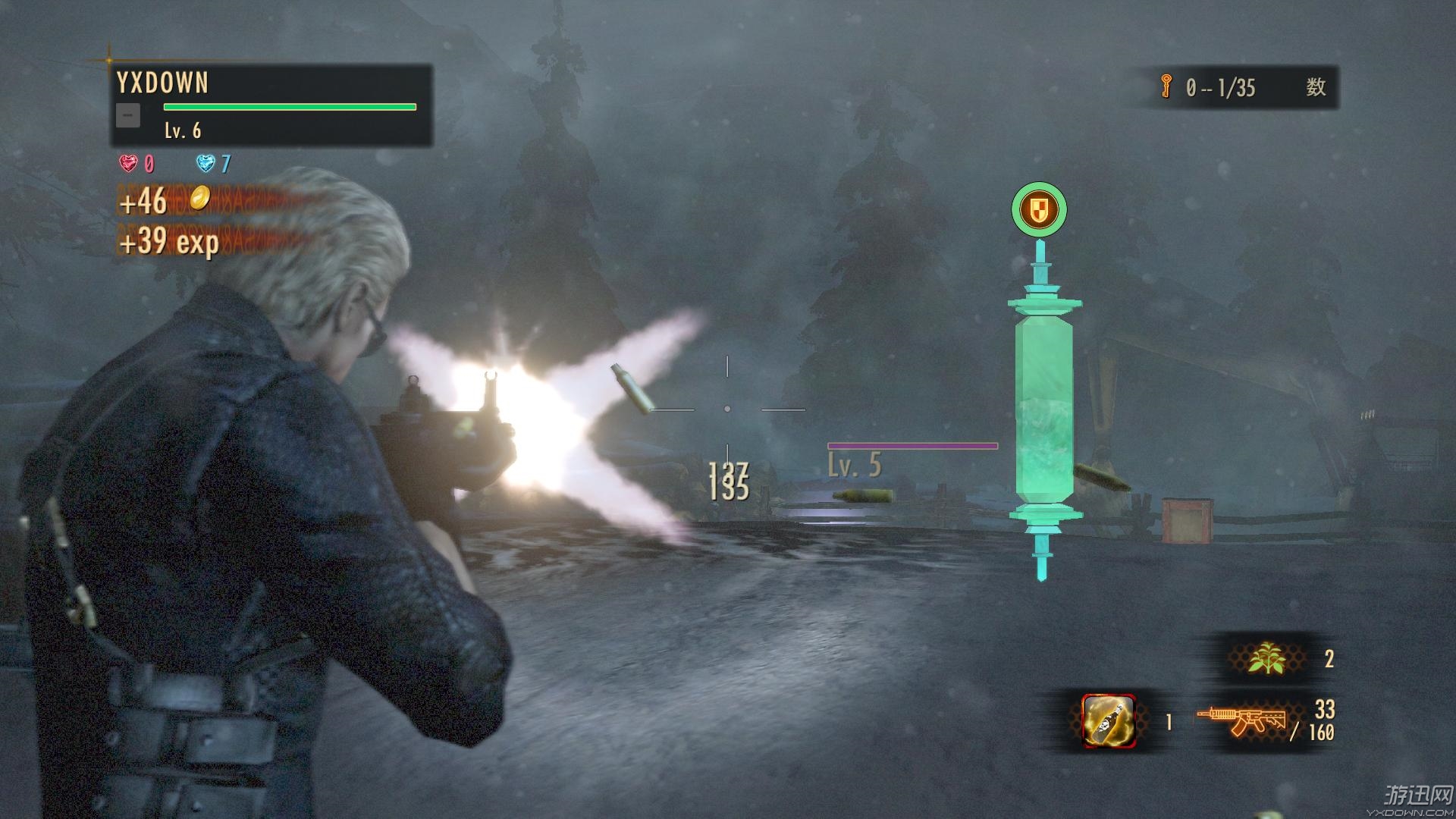Viewport: 1456px width, 819px height.
Task: Click the grey minus box beside the level
Action: (x=128, y=115)
